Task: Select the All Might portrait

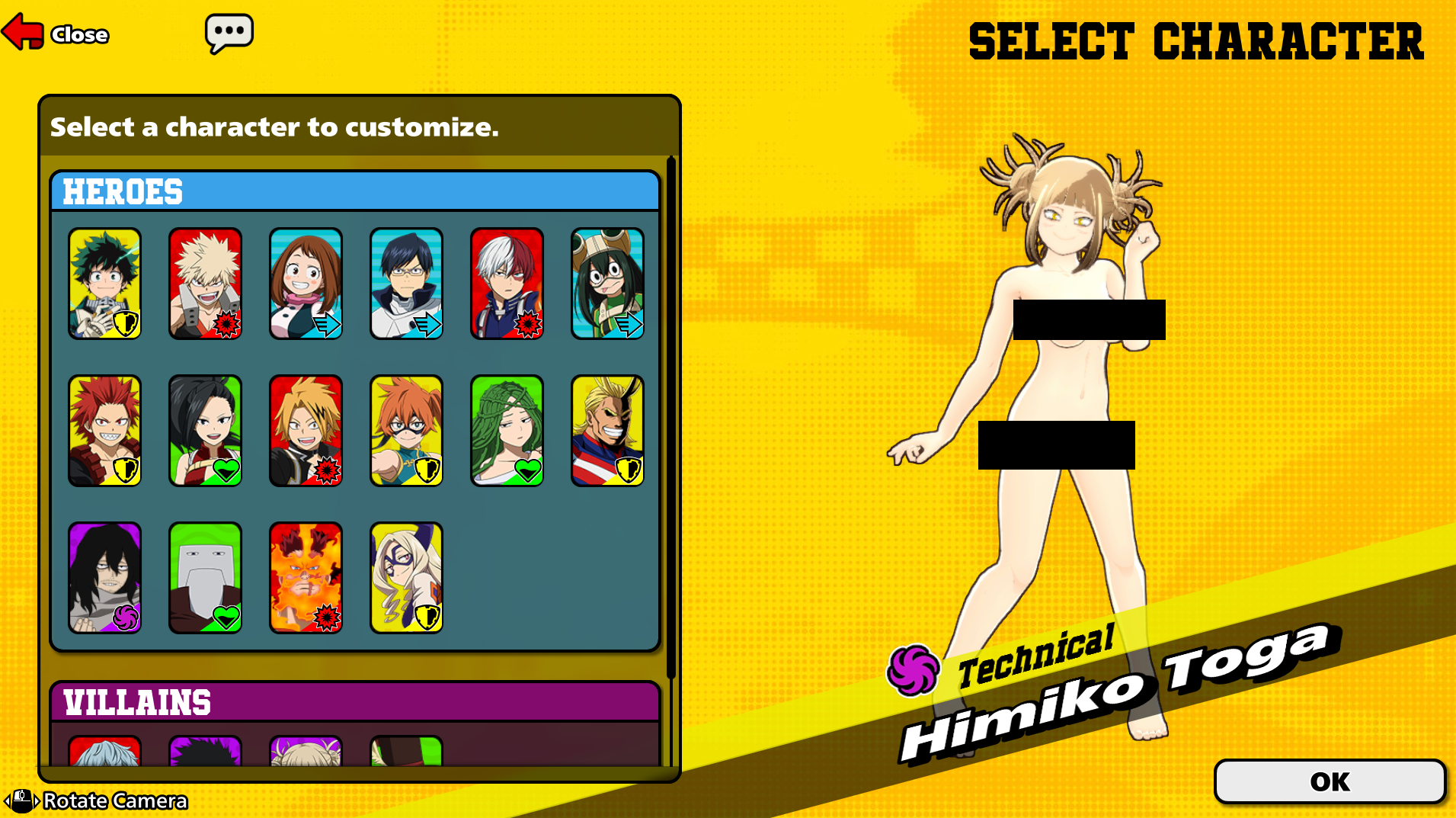Action: [607, 430]
